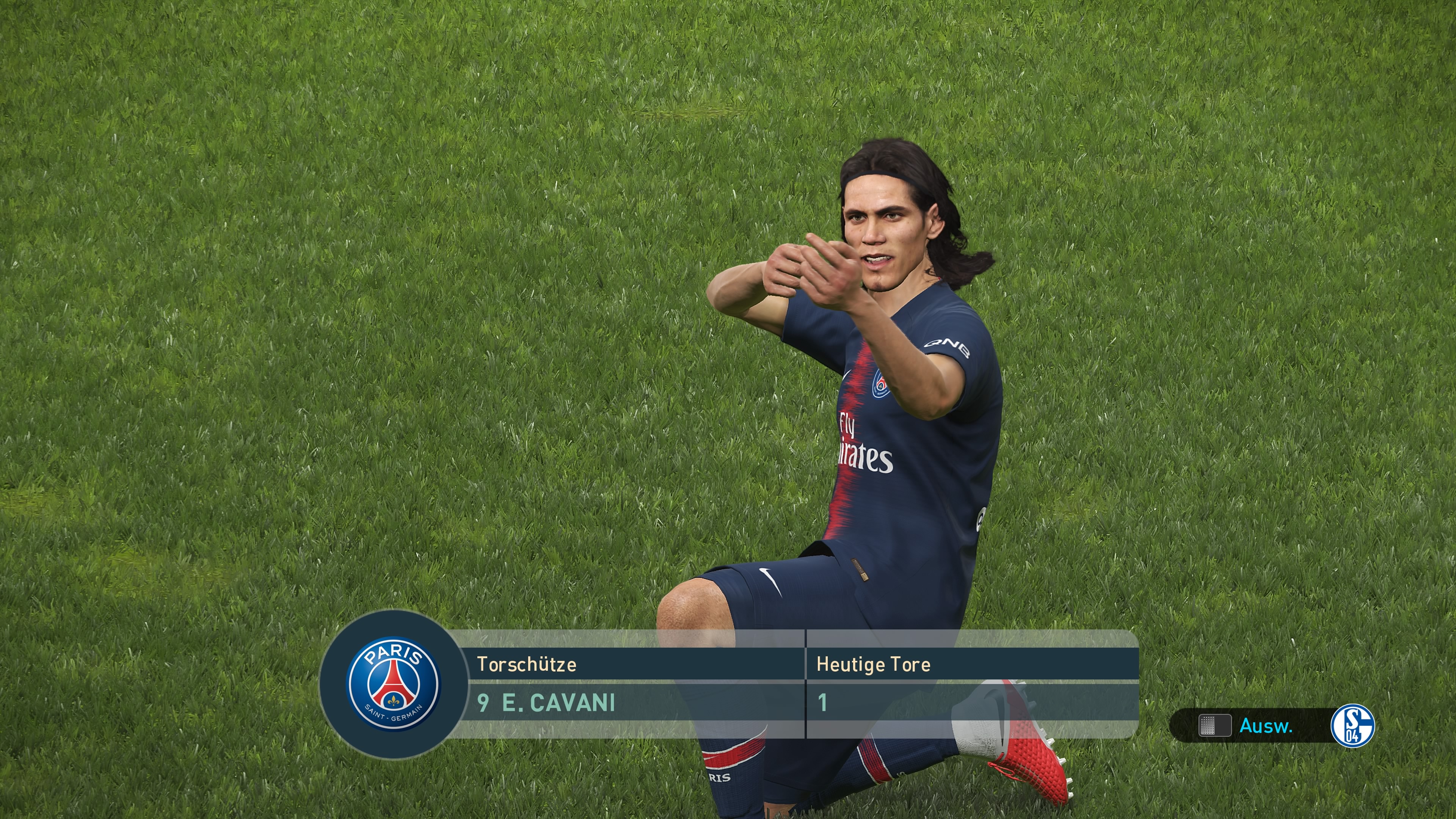Select the Ausw. replay option label
1456x819 pixels.
coord(1266,726)
